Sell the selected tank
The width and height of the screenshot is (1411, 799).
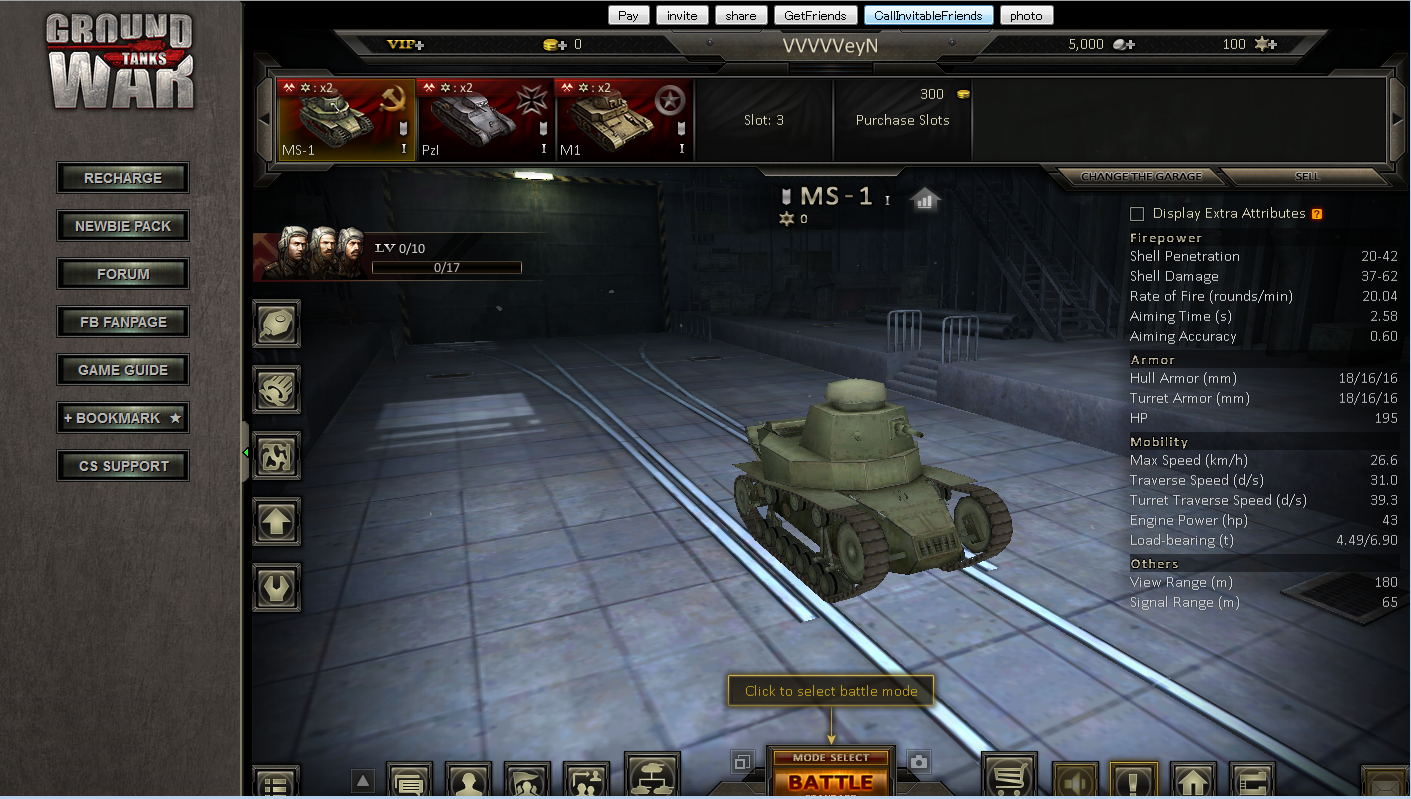click(x=1306, y=176)
